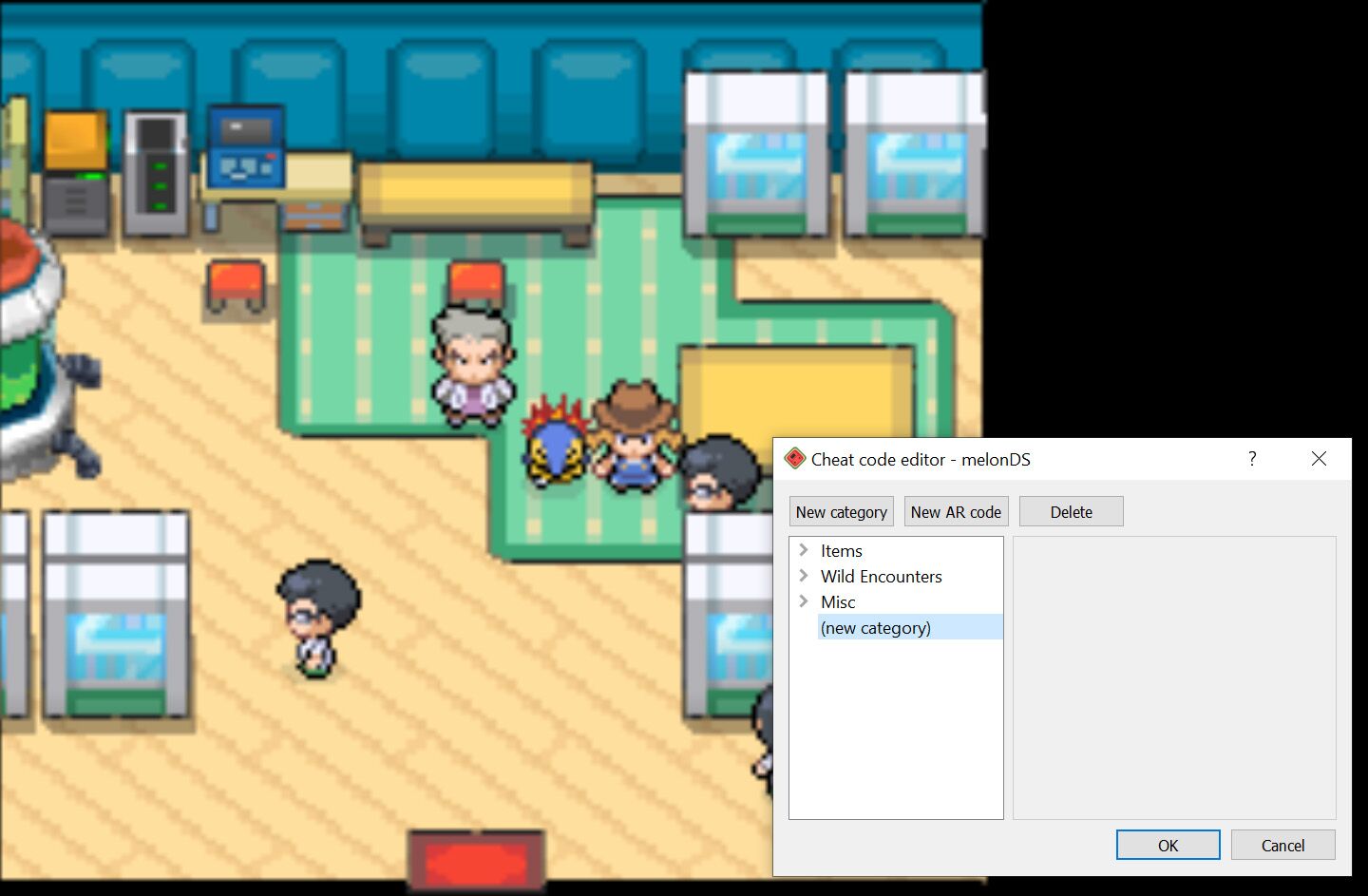Screen dimensions: 1368x896
Task: Select the Items entry in the cheat list
Action: [x=841, y=550]
